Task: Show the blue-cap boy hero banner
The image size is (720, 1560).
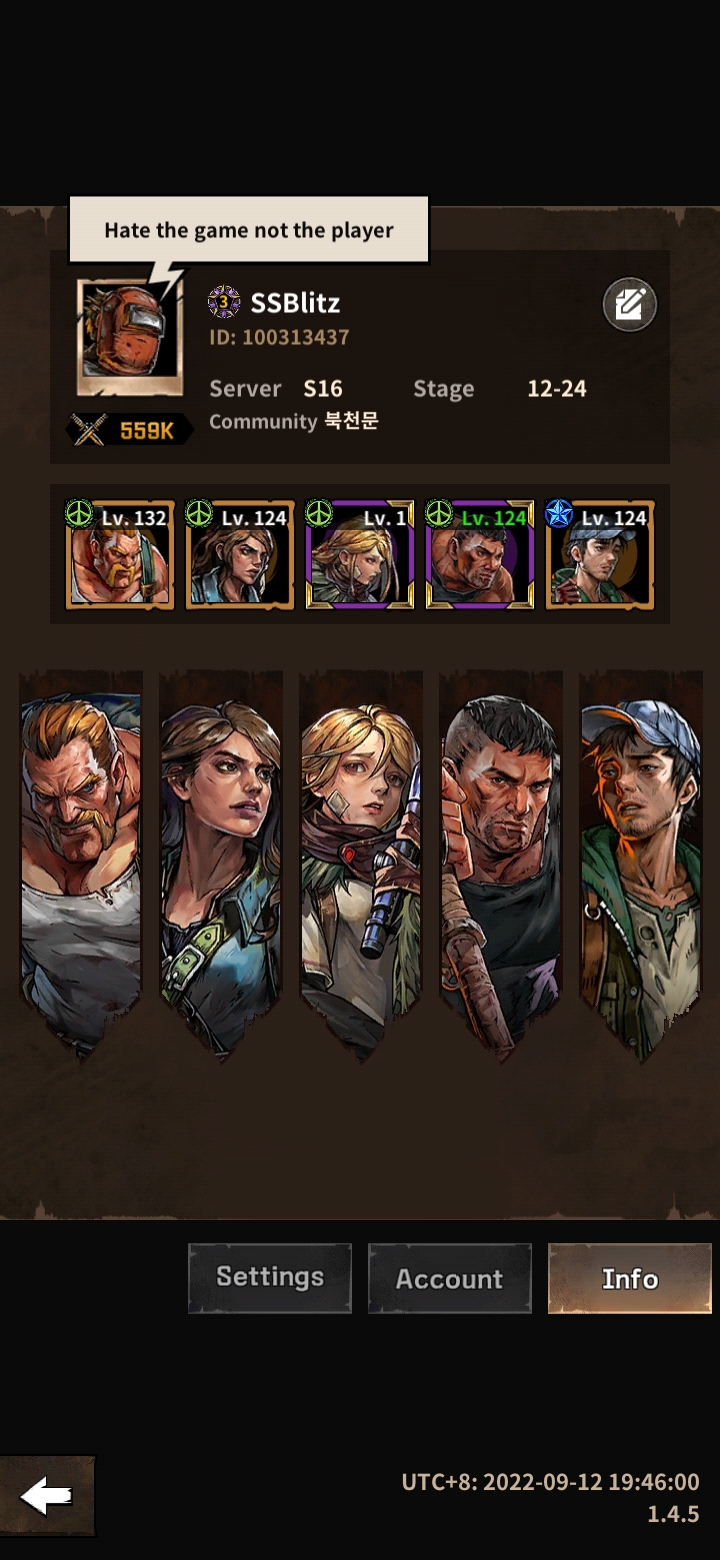Action: [641, 860]
